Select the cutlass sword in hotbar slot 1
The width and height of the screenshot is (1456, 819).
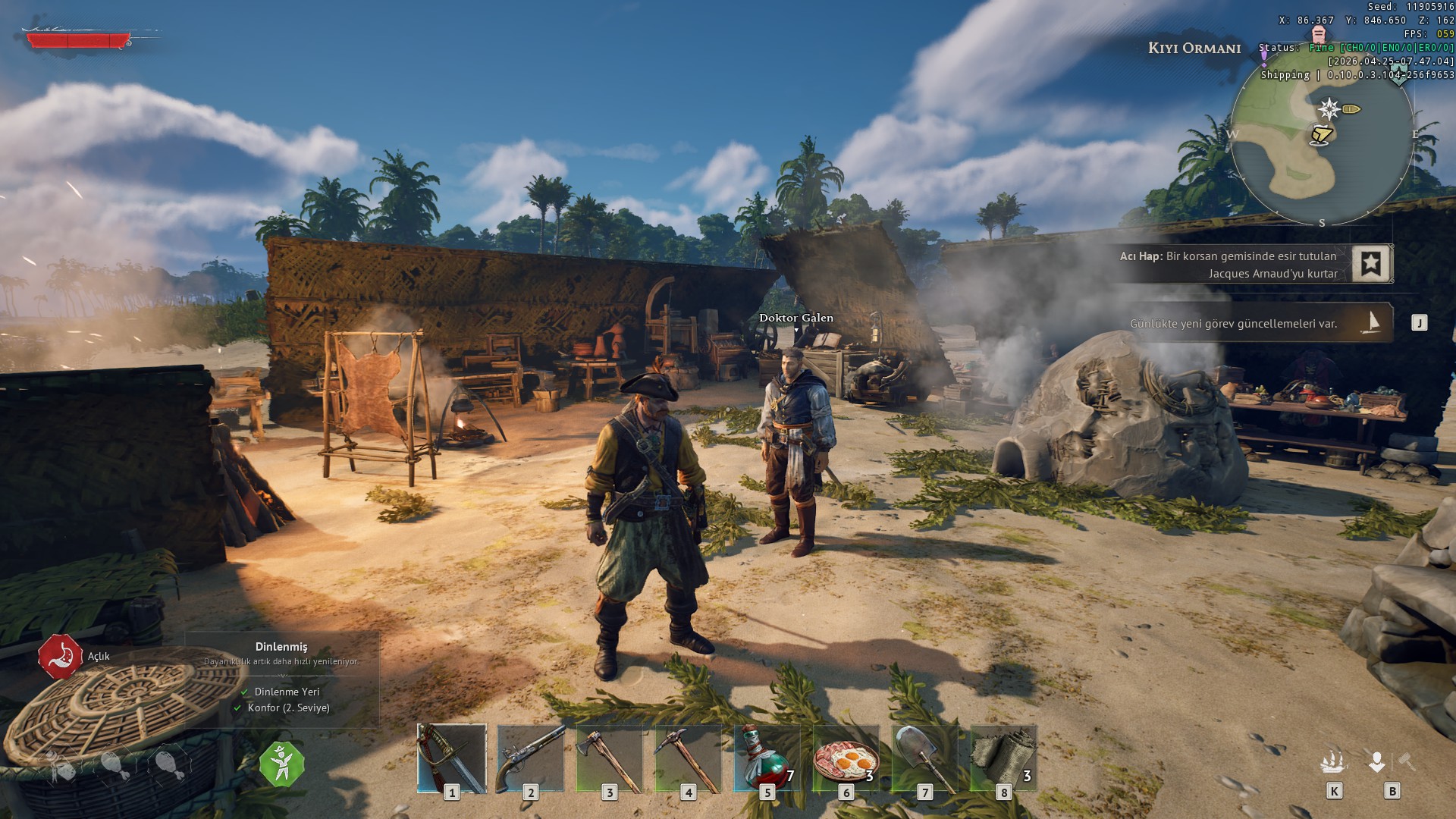[x=452, y=758]
